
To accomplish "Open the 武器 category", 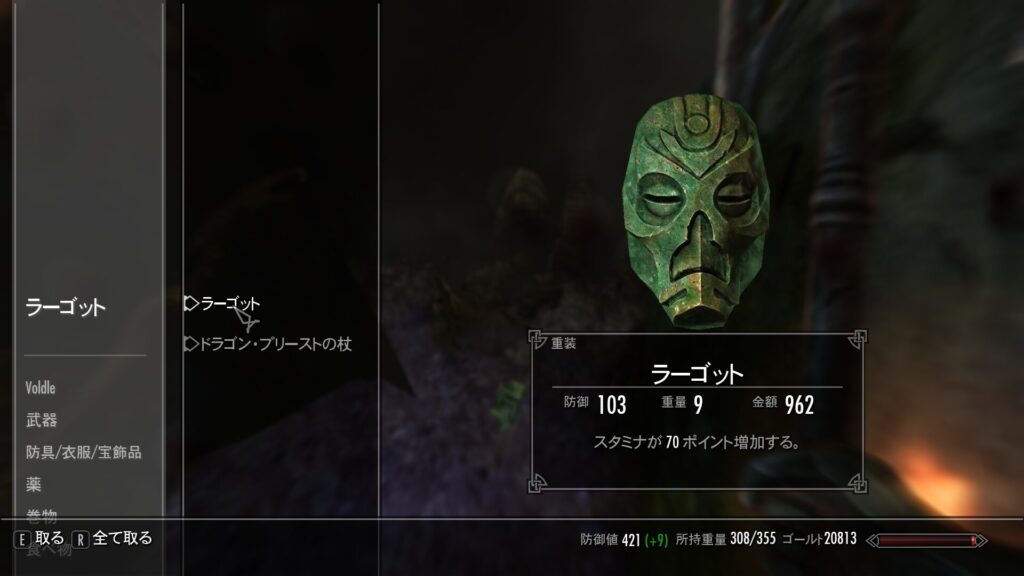I will (x=42, y=420).
